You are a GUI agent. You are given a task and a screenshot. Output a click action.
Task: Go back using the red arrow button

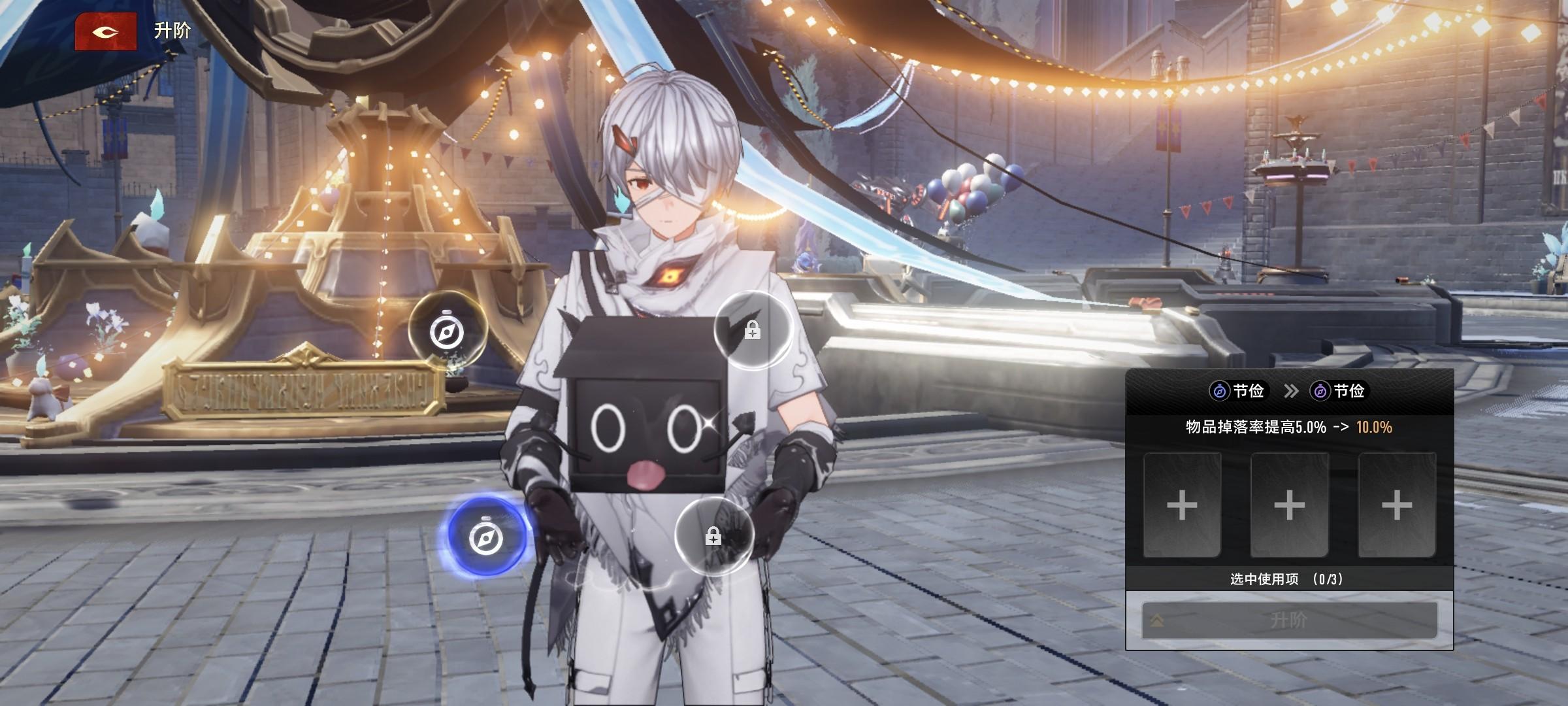pos(106,31)
